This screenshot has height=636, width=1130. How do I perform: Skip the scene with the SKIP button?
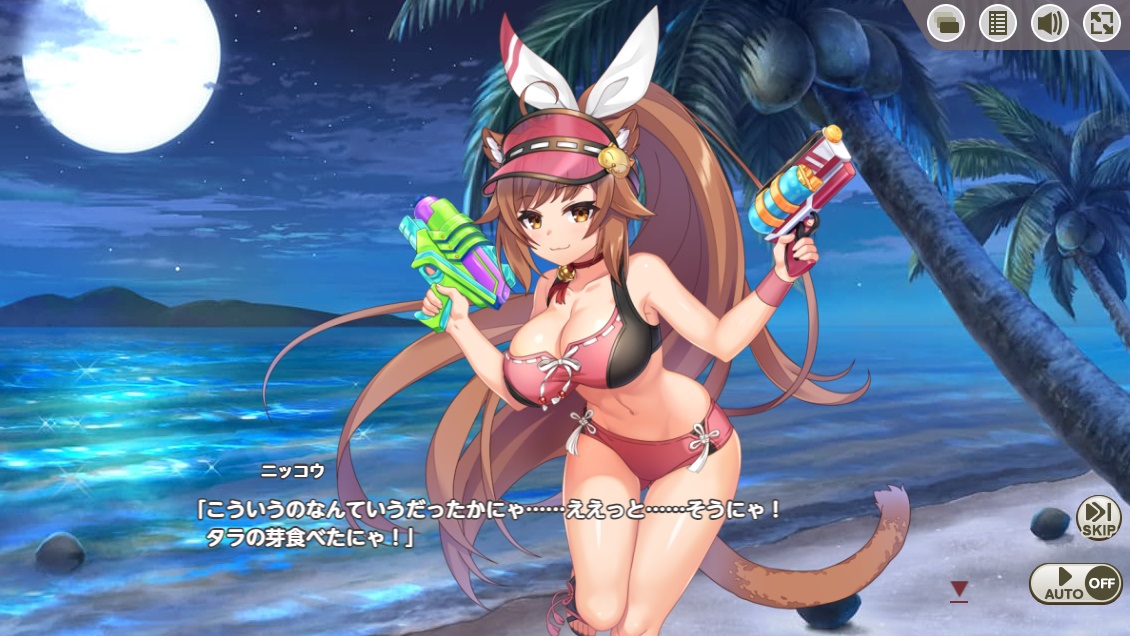click(x=1099, y=518)
